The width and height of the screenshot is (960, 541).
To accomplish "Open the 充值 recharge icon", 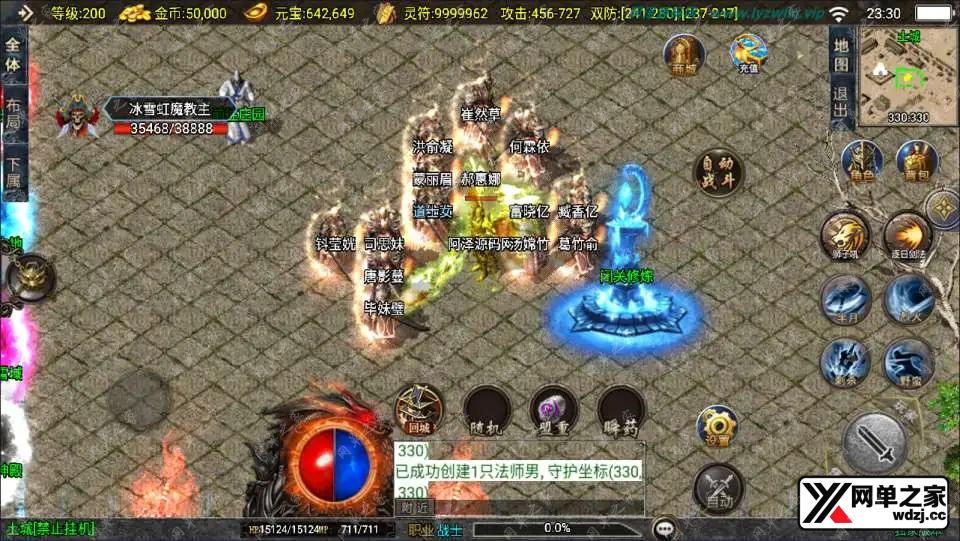I will (748, 52).
